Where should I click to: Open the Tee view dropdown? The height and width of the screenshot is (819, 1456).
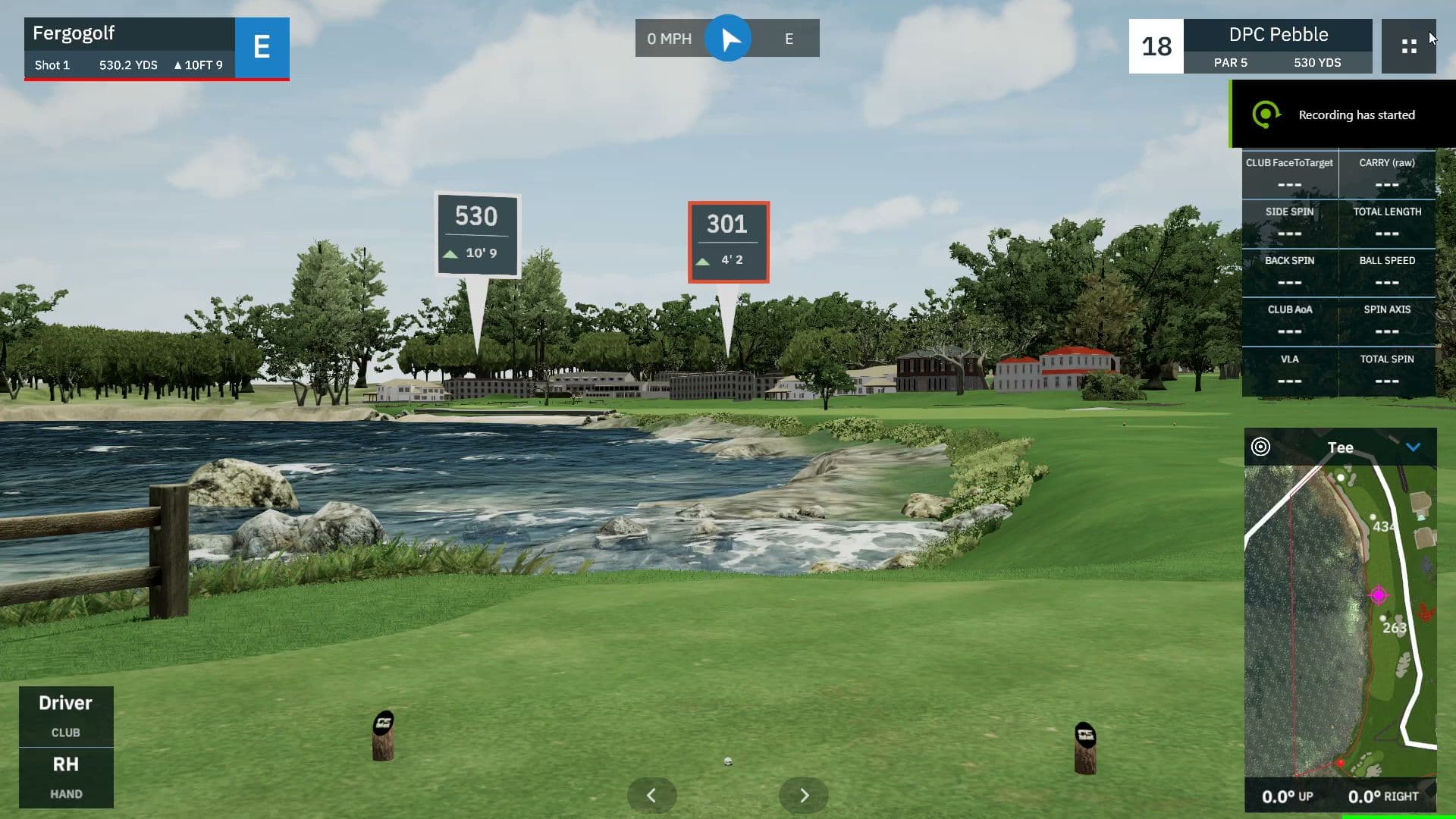click(1340, 447)
